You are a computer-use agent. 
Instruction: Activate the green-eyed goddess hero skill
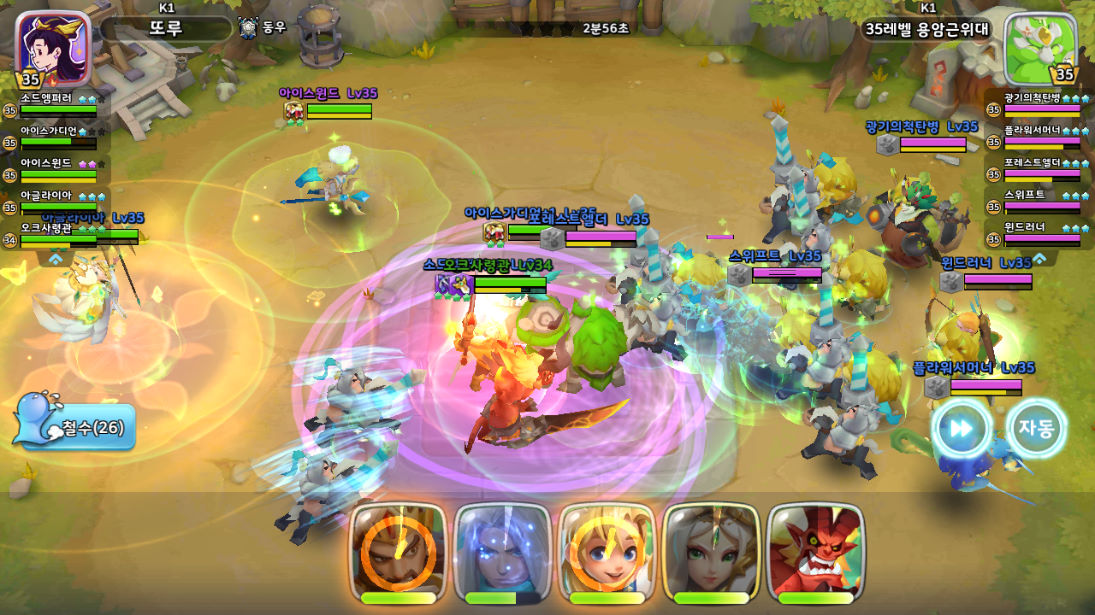711,552
